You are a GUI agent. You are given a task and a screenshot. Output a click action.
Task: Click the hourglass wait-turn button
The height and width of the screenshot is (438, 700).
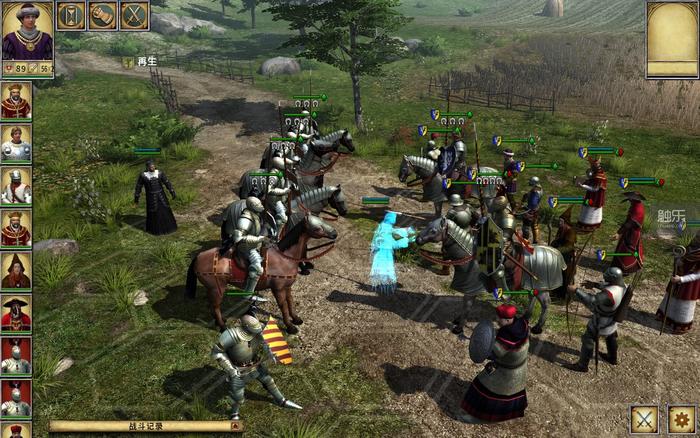(x=71, y=15)
